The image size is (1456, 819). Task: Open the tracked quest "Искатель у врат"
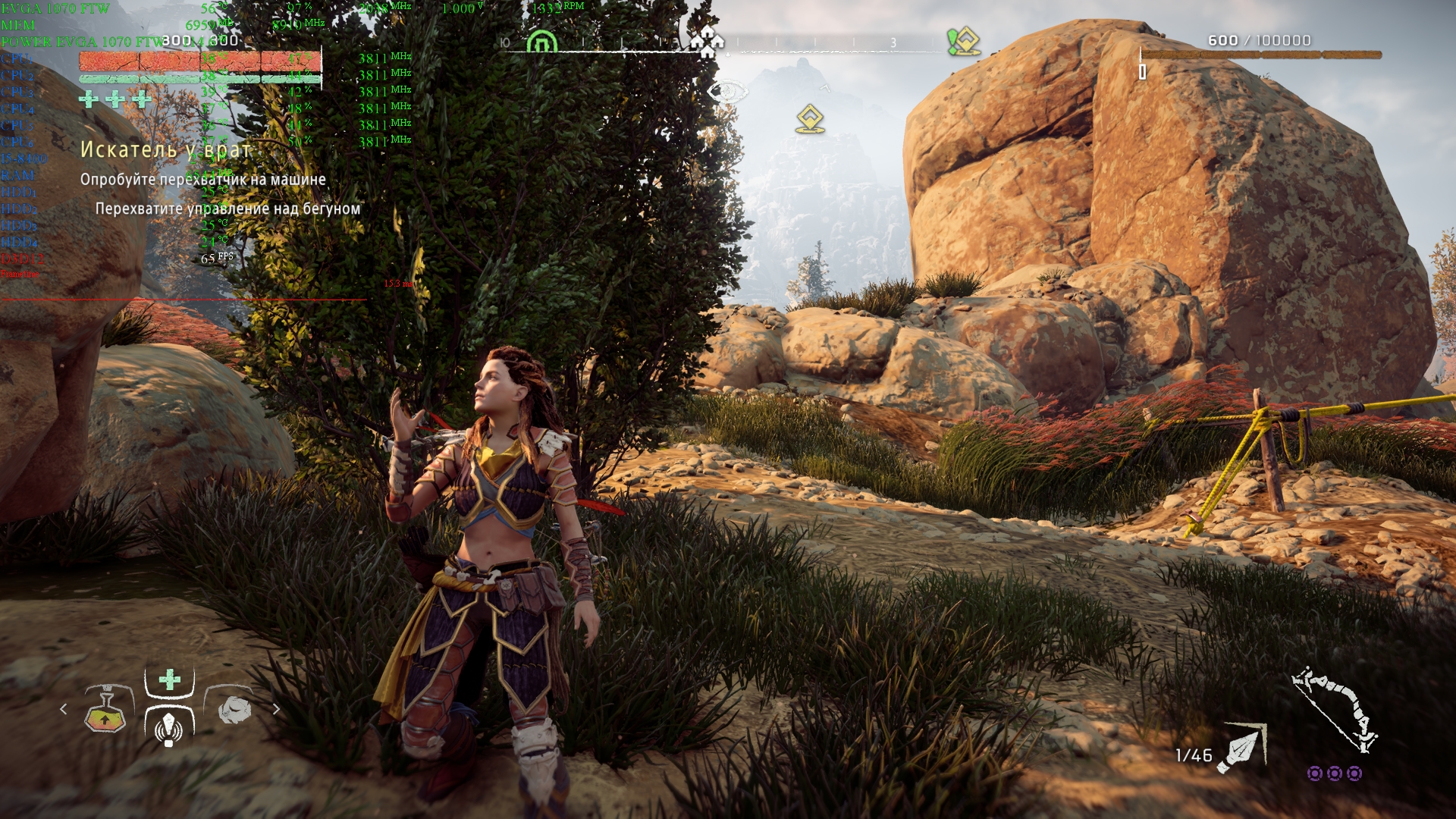[165, 150]
